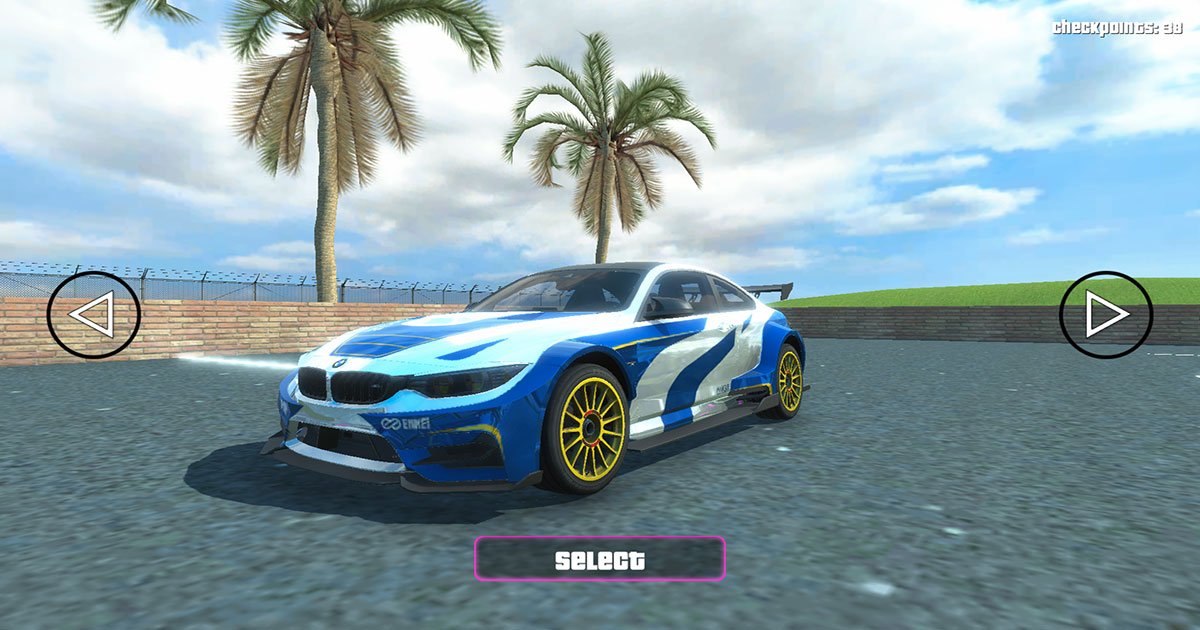Confirm this car with the Select button
This screenshot has width=1200, height=630.
pos(599,559)
